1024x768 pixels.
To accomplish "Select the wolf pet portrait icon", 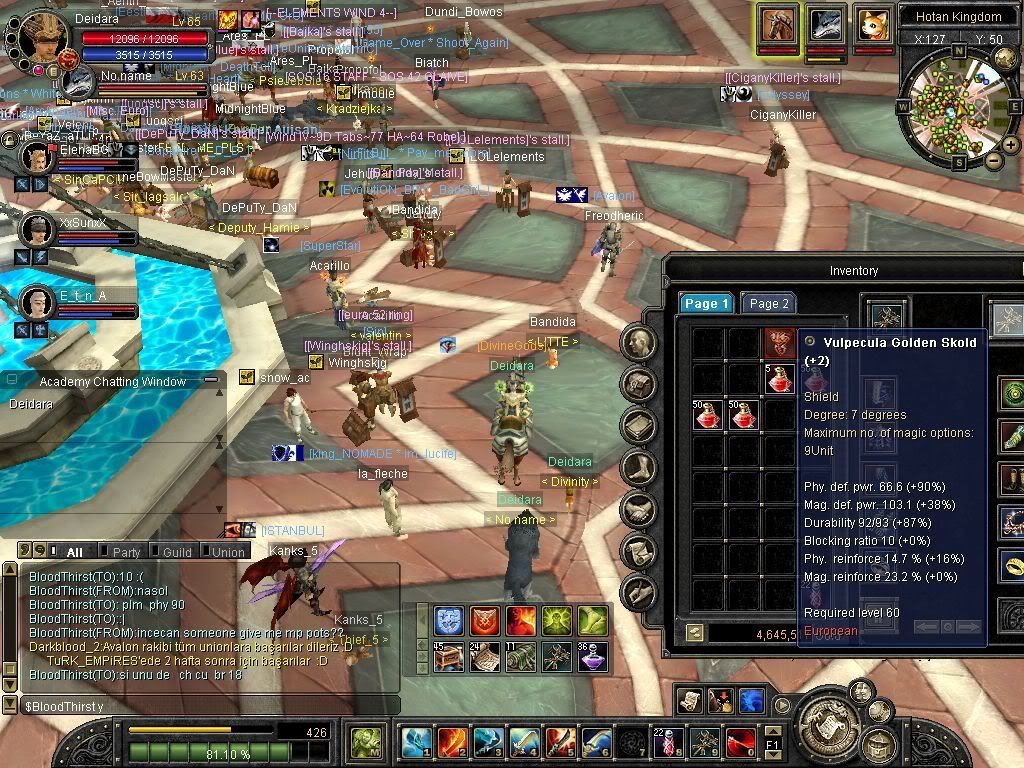I will pyautogui.click(x=826, y=22).
